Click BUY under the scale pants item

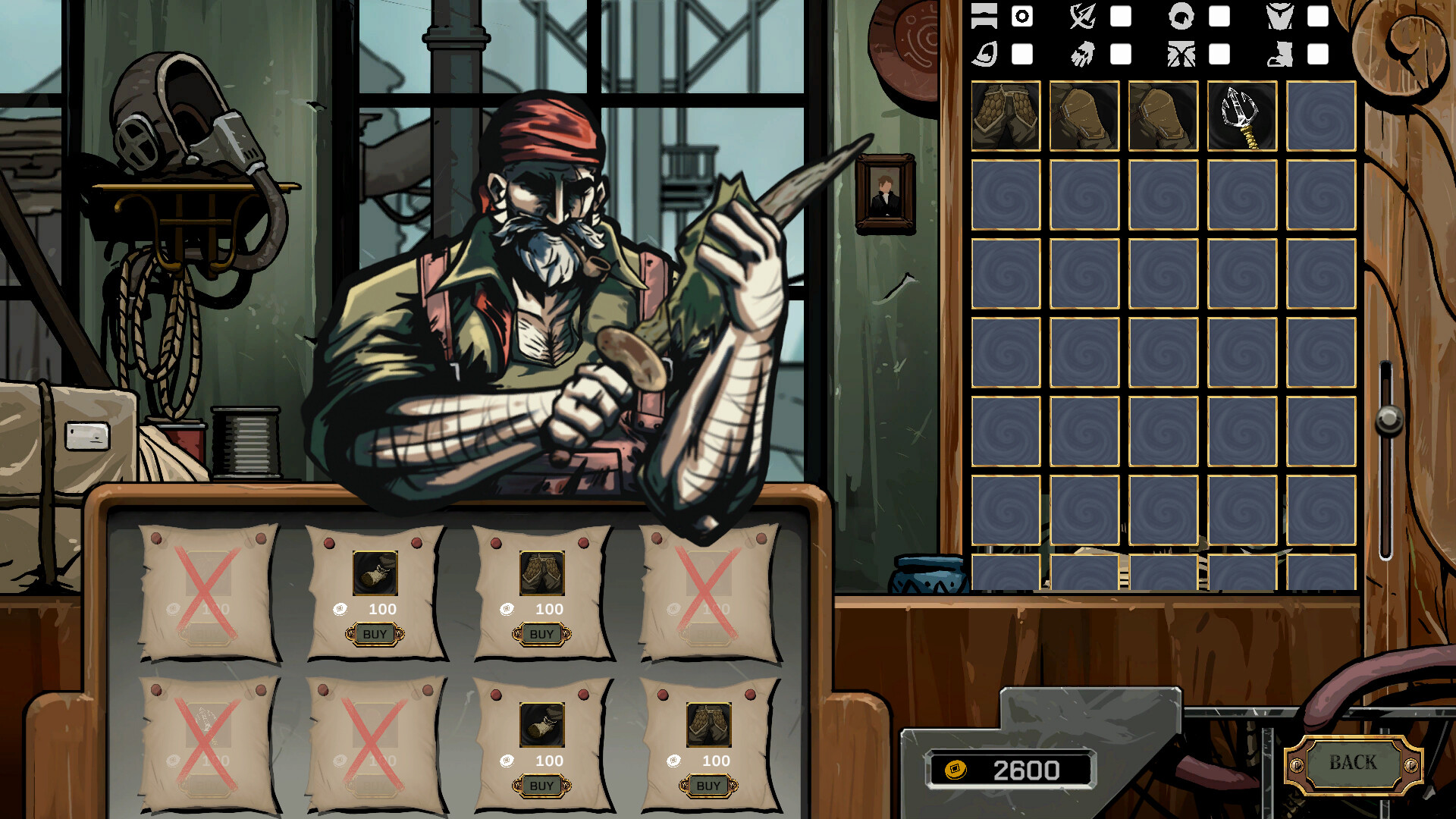tap(541, 634)
